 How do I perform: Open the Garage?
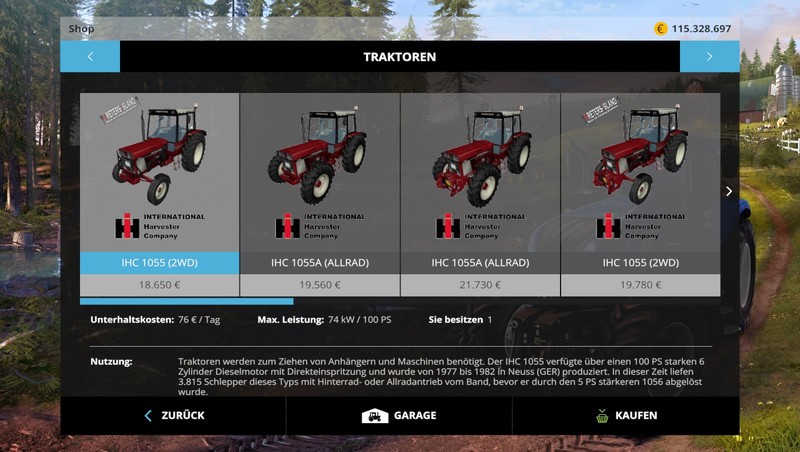pos(399,415)
